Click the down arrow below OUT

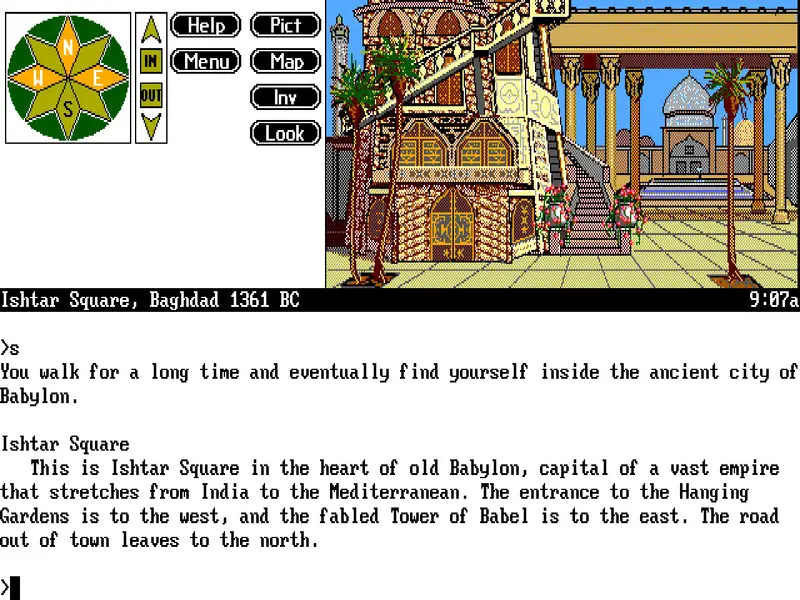pyautogui.click(x=151, y=125)
